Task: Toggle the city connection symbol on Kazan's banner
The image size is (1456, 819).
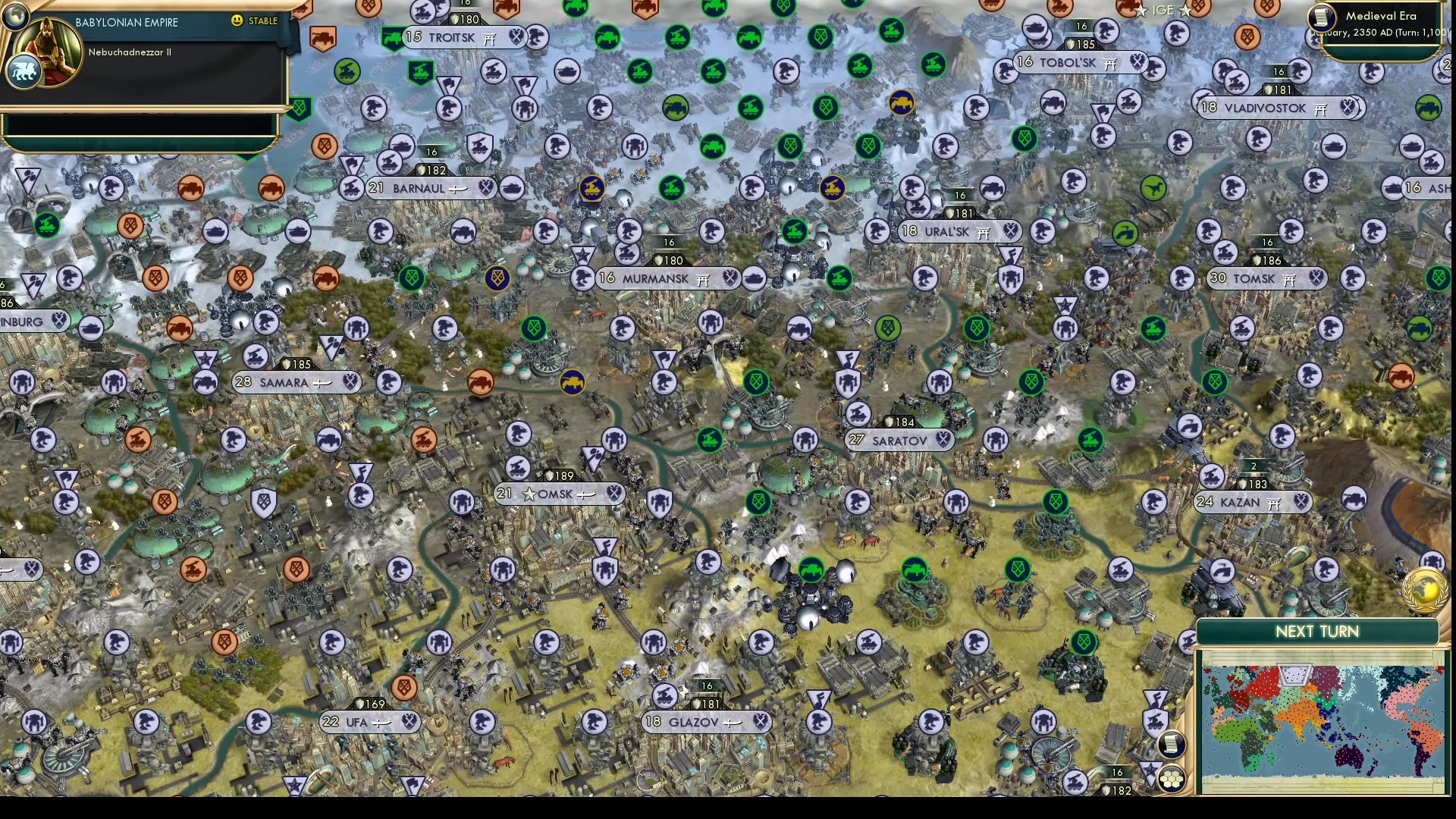Action: point(1274,502)
